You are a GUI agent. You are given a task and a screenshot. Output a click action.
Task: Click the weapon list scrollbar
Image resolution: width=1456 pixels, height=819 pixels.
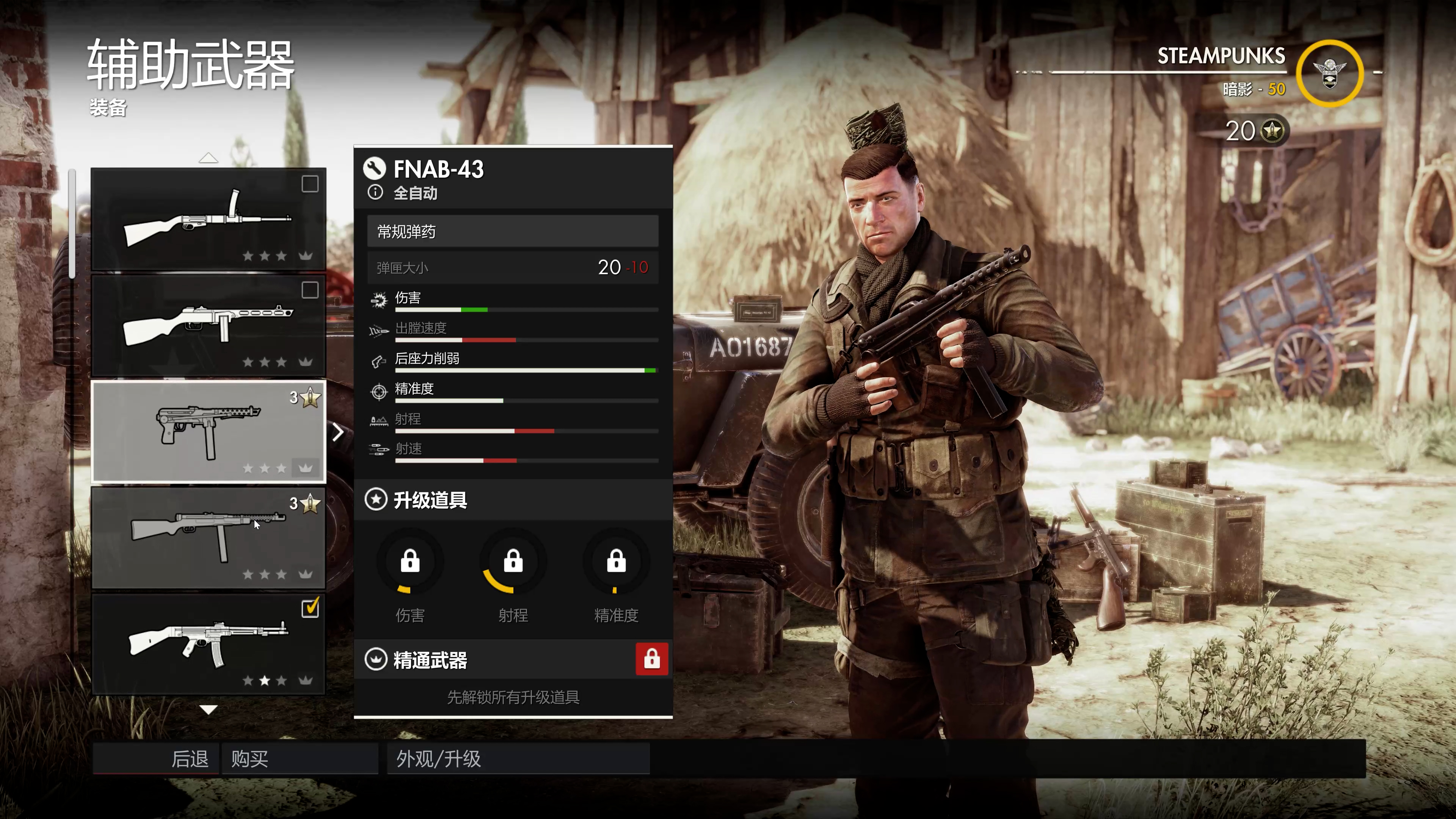(72, 223)
